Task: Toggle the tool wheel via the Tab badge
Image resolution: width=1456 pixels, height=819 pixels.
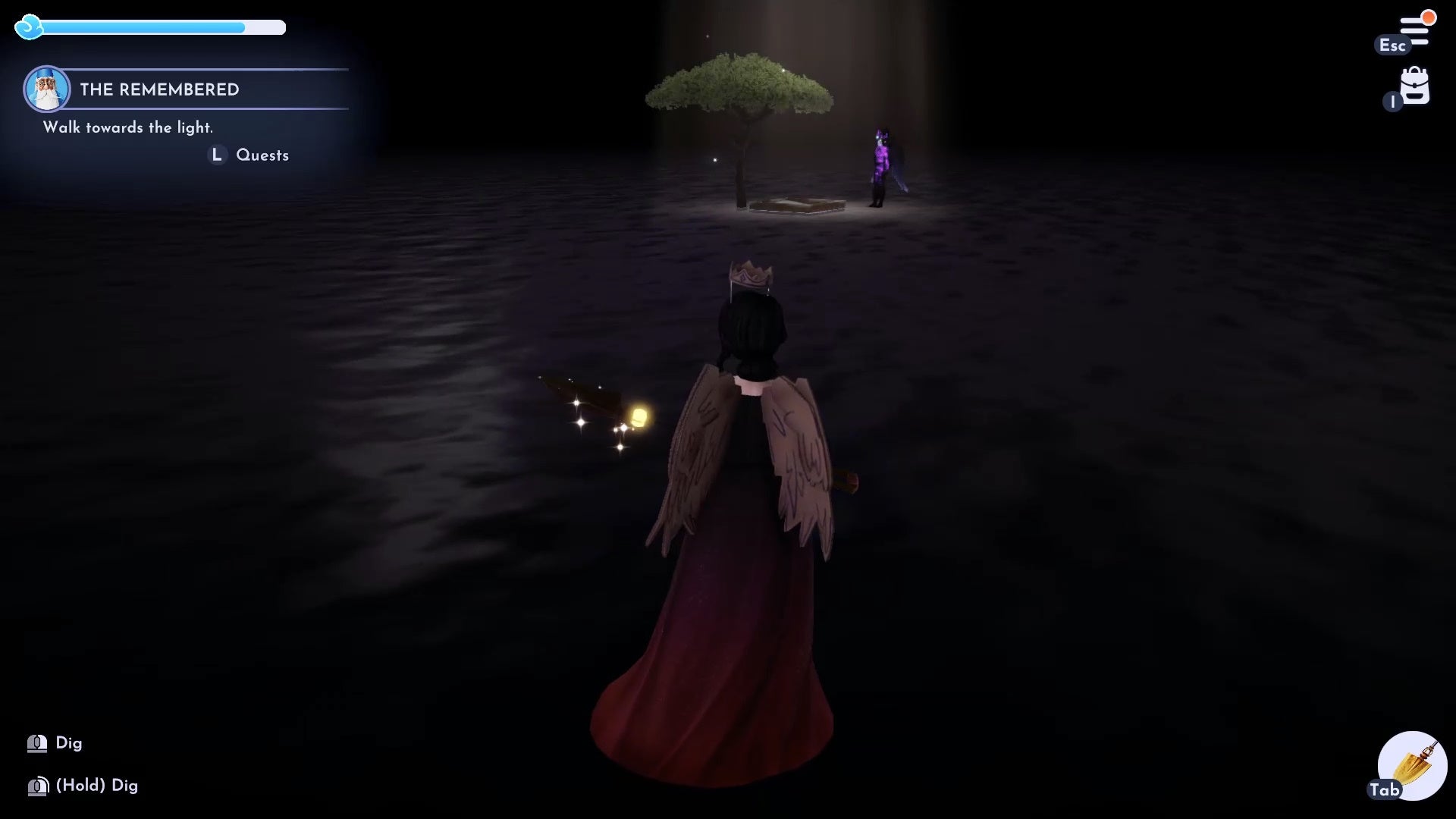Action: pyautogui.click(x=1385, y=789)
